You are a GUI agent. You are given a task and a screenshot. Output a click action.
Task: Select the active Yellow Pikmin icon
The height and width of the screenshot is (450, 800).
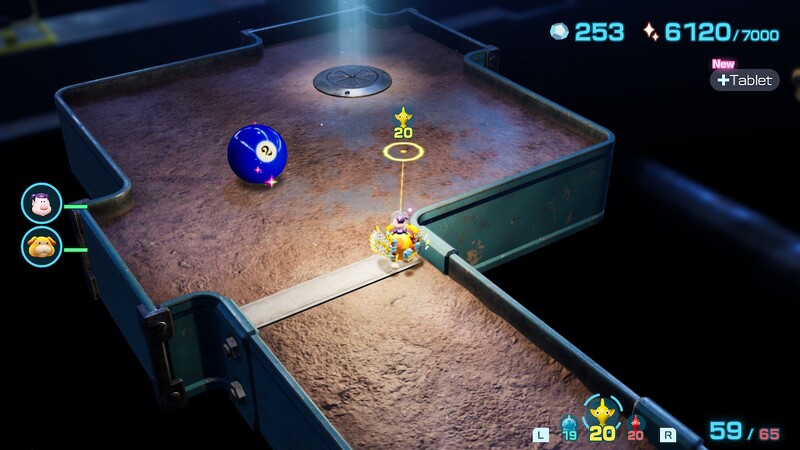tap(602, 413)
